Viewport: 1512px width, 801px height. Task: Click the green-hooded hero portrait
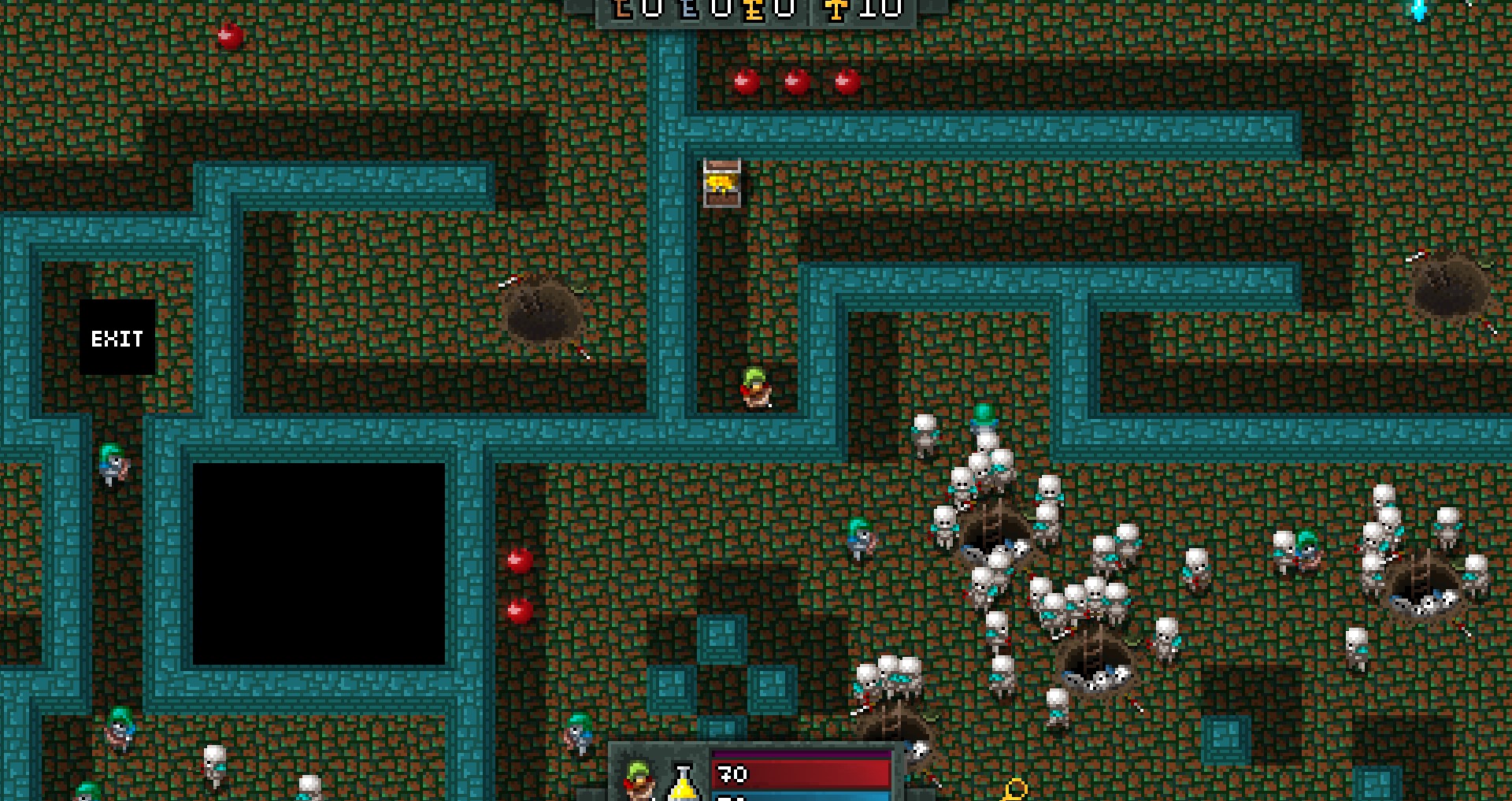(639, 780)
